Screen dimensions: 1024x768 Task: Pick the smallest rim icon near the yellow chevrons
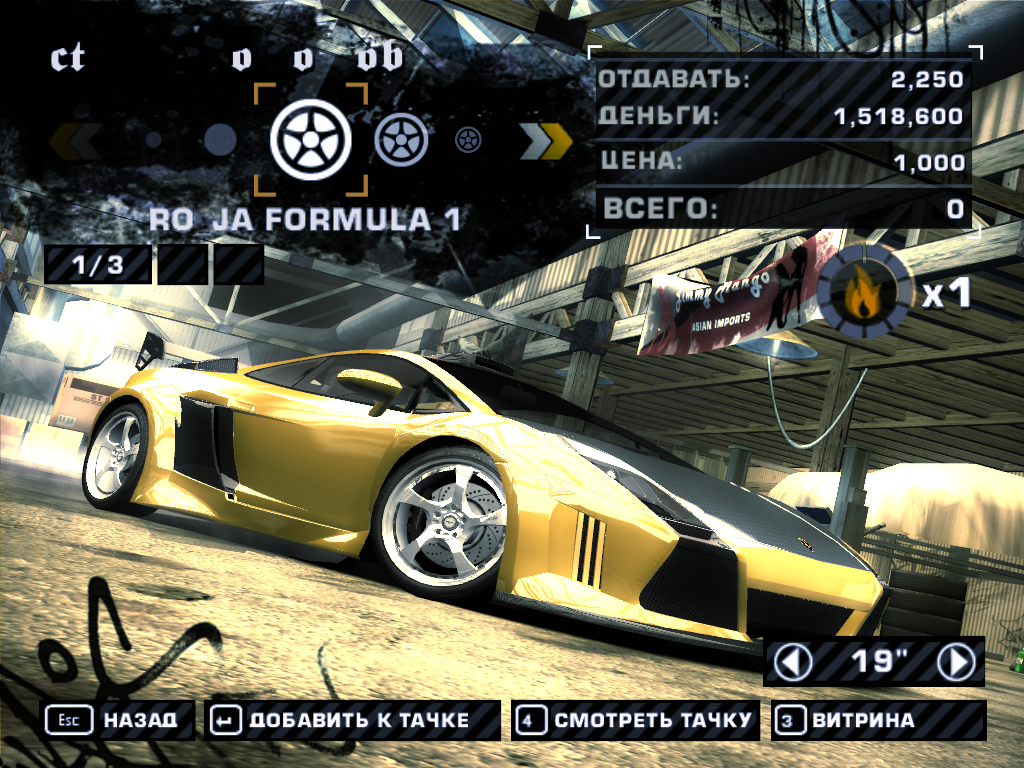click(468, 140)
